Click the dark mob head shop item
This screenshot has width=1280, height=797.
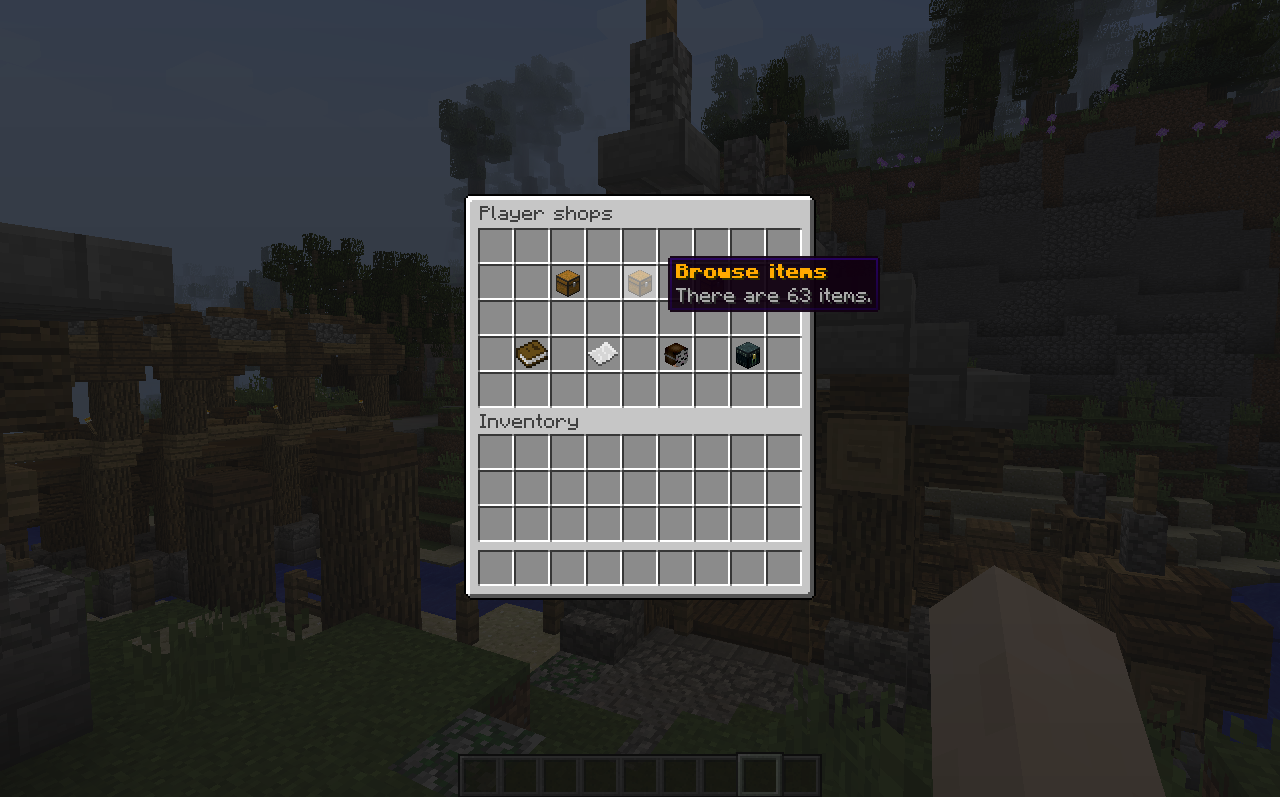[x=747, y=353]
